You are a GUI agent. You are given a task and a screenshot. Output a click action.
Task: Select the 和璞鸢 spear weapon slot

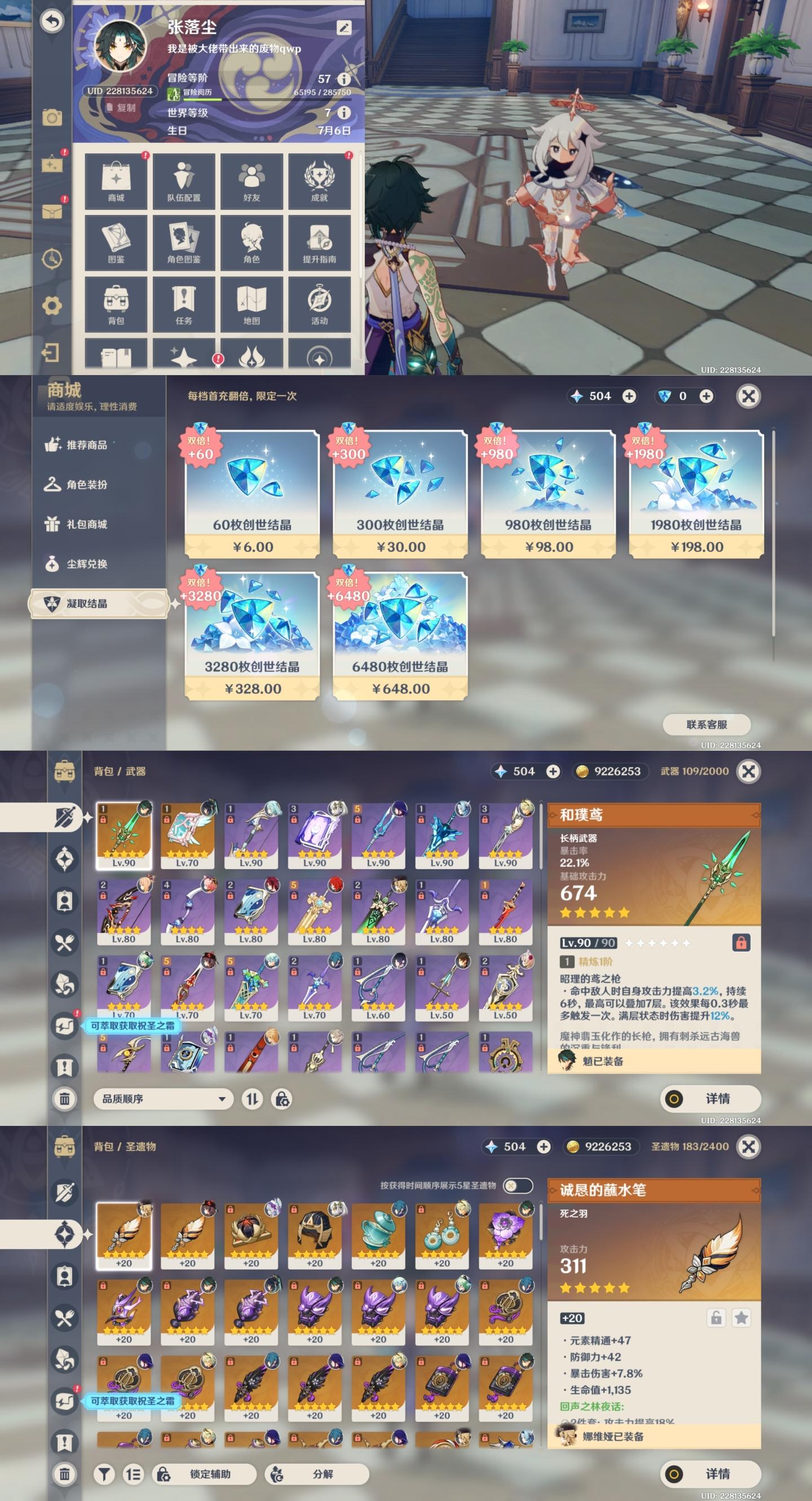123,834
